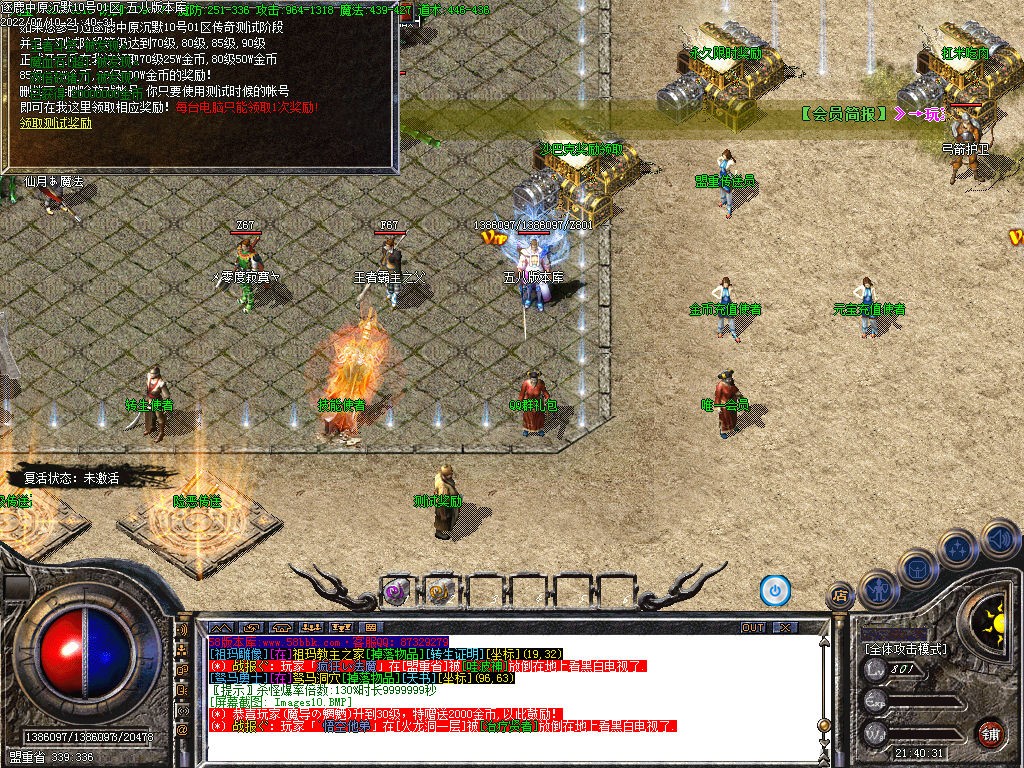This screenshot has width=1024, height=768.
Task: Open the 店 shop button
Action: coord(840,596)
